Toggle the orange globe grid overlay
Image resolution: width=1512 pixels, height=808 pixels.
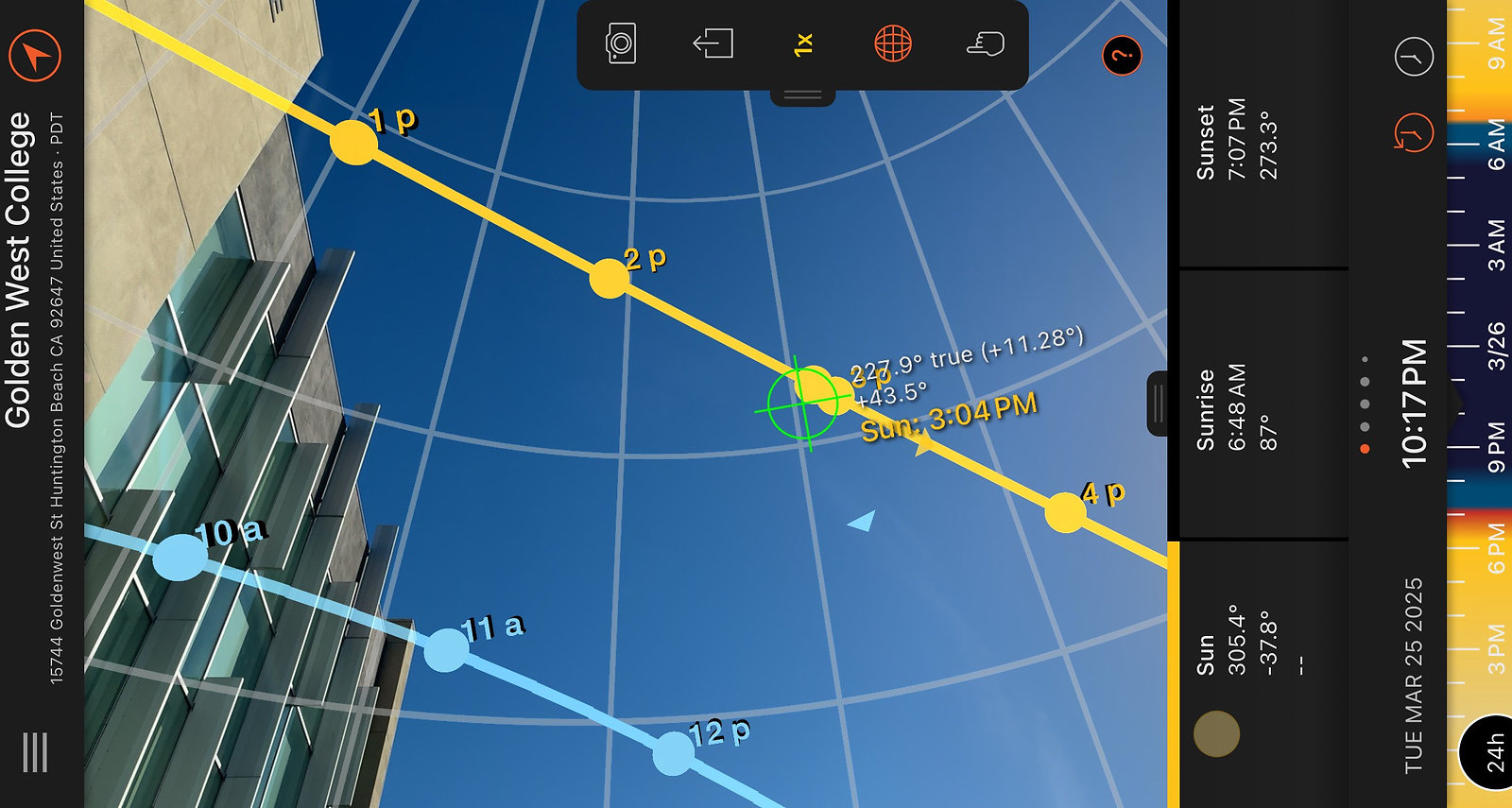[893, 43]
